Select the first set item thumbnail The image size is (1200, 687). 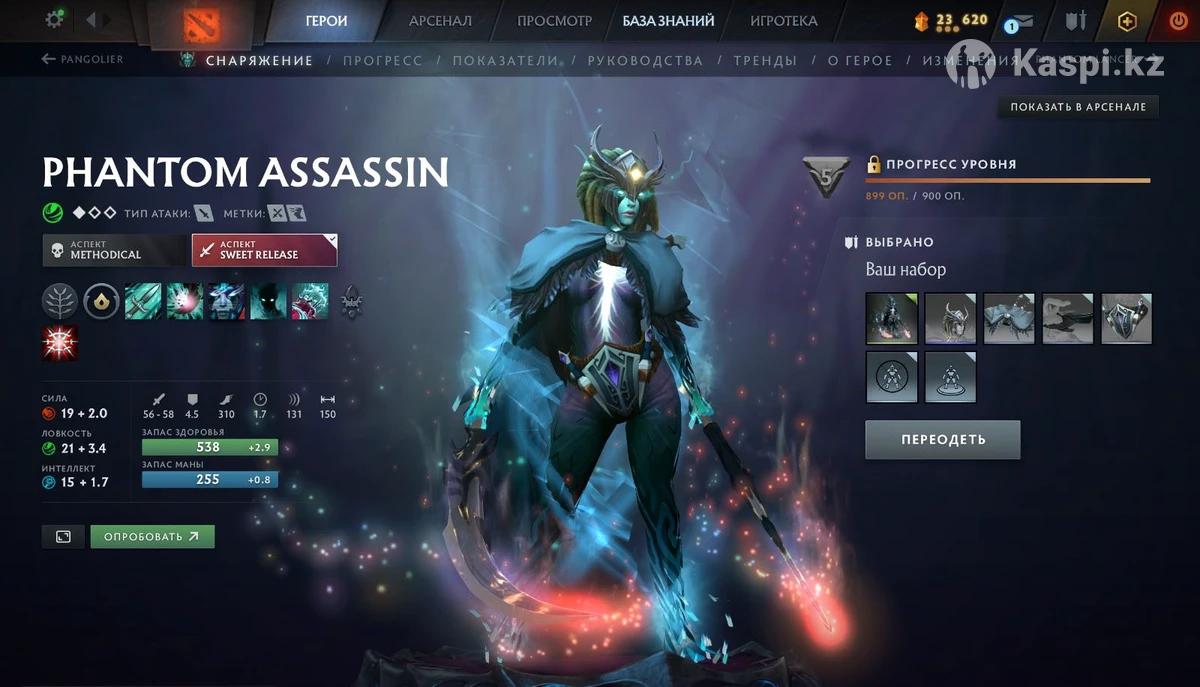coord(891,318)
